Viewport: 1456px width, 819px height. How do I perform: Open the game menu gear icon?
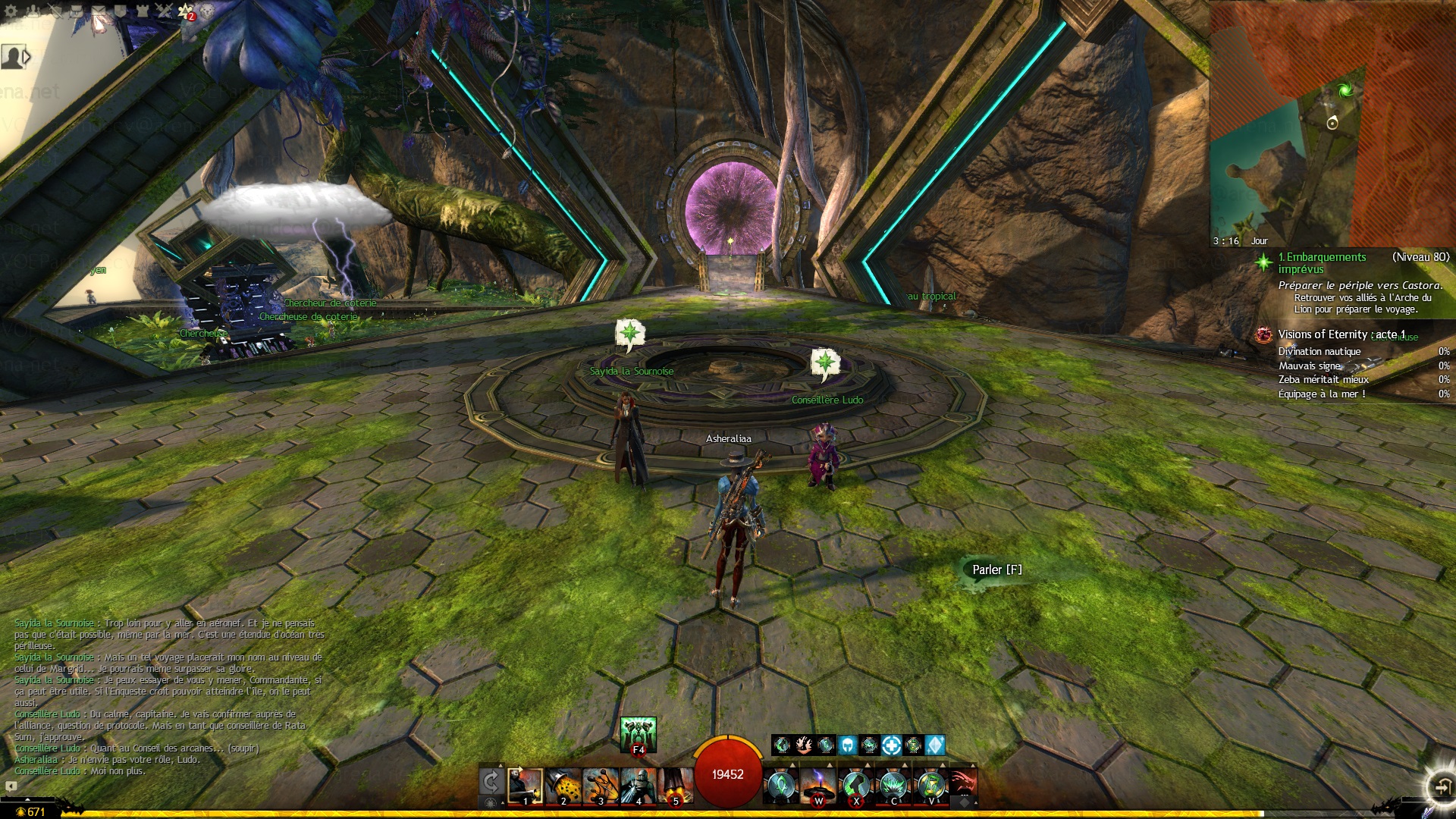11,11
